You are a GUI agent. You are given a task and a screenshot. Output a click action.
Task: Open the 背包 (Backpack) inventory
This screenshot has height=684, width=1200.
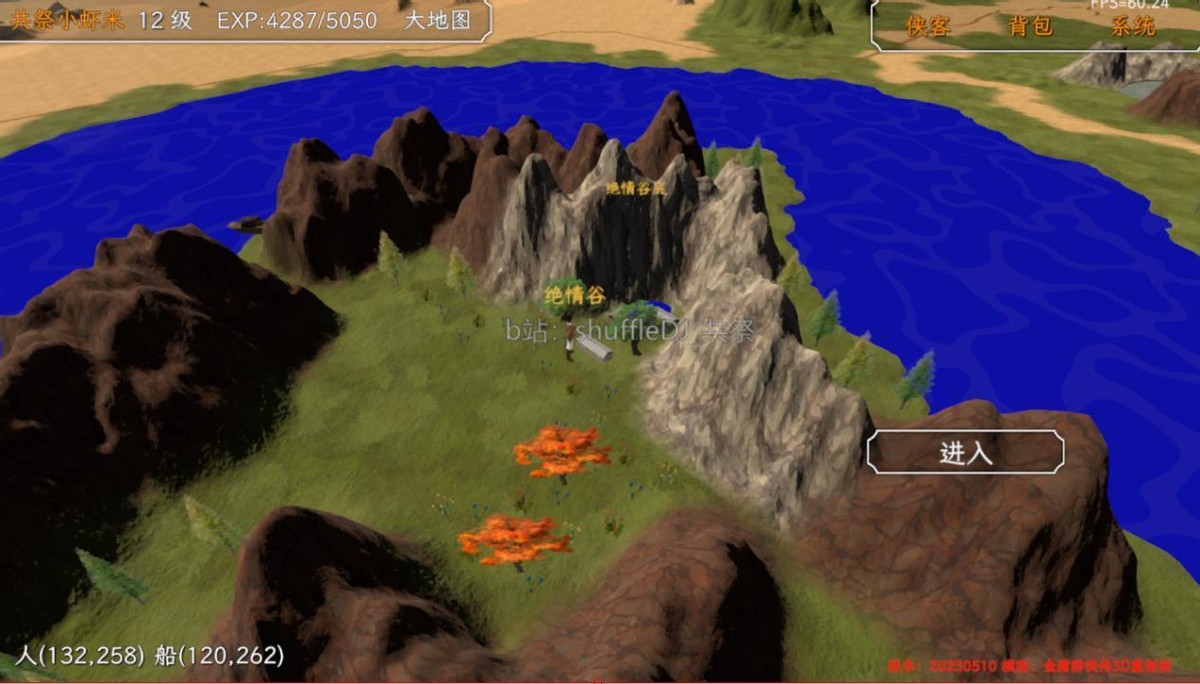(1031, 27)
